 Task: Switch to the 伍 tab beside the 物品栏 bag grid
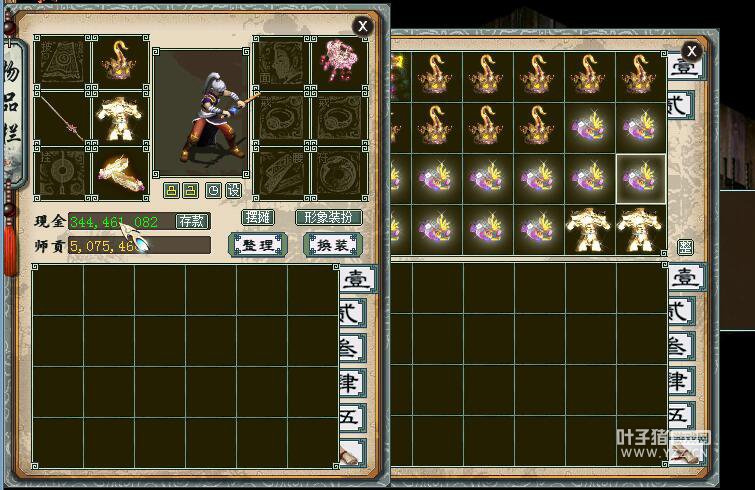(x=353, y=416)
